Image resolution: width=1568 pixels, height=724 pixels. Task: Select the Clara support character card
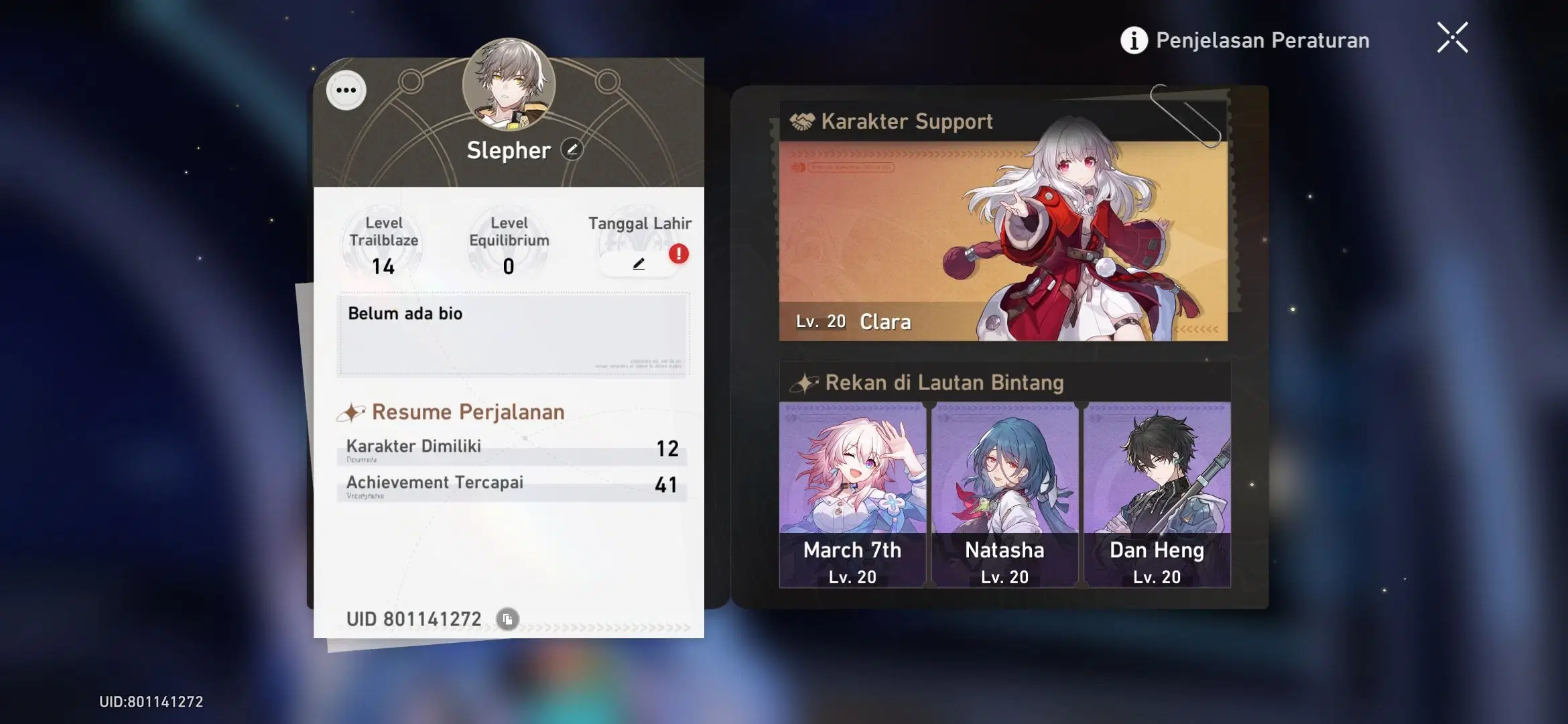(1003, 240)
